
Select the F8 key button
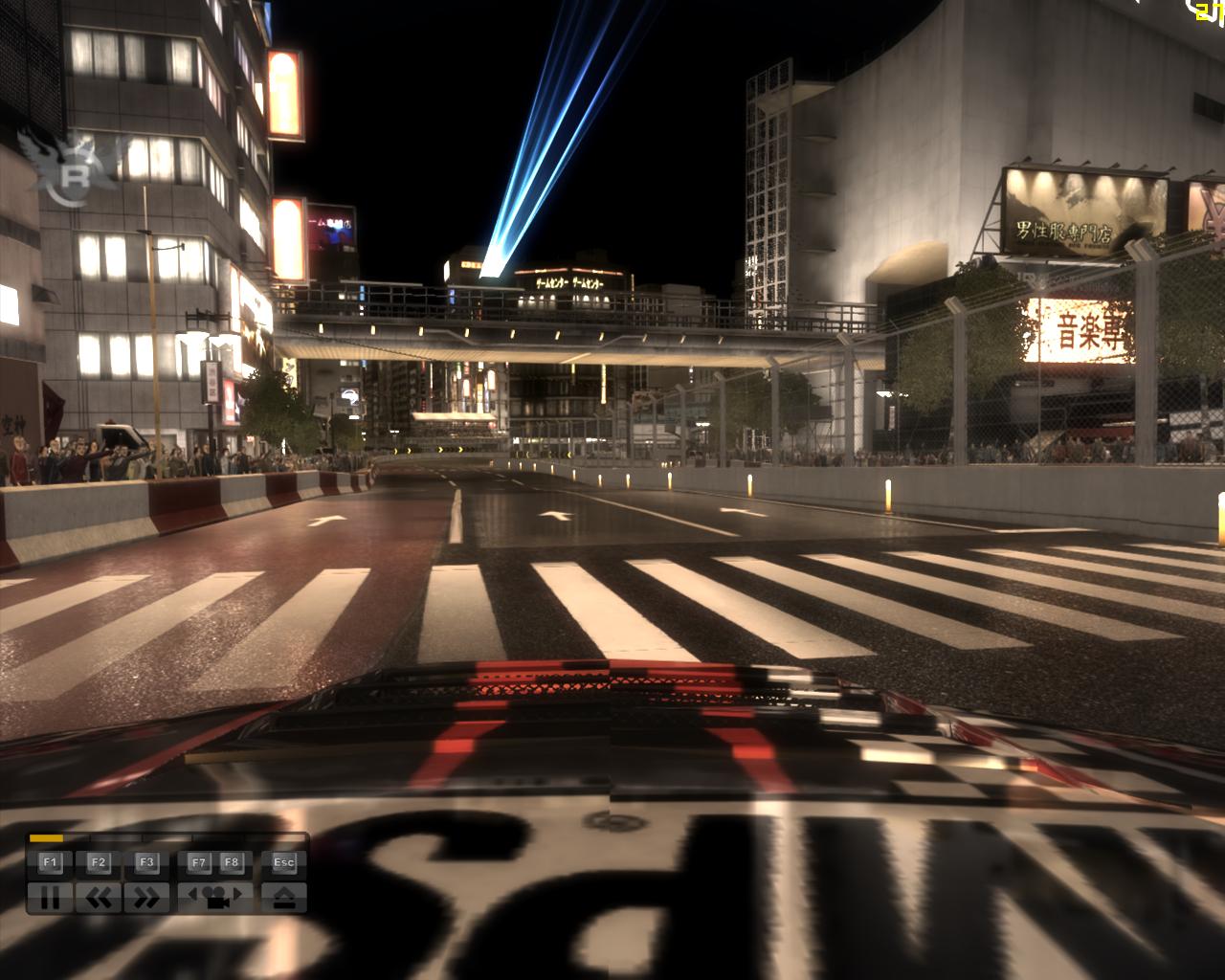click(232, 862)
